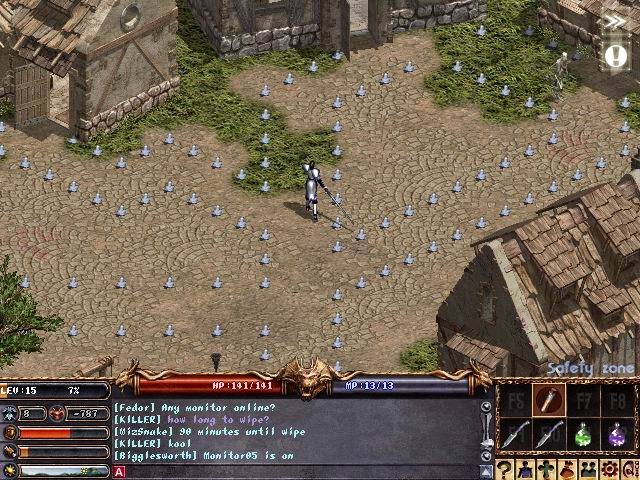The height and width of the screenshot is (480, 640).
Task: Click the exclamation mark notification icon
Action: [612, 56]
